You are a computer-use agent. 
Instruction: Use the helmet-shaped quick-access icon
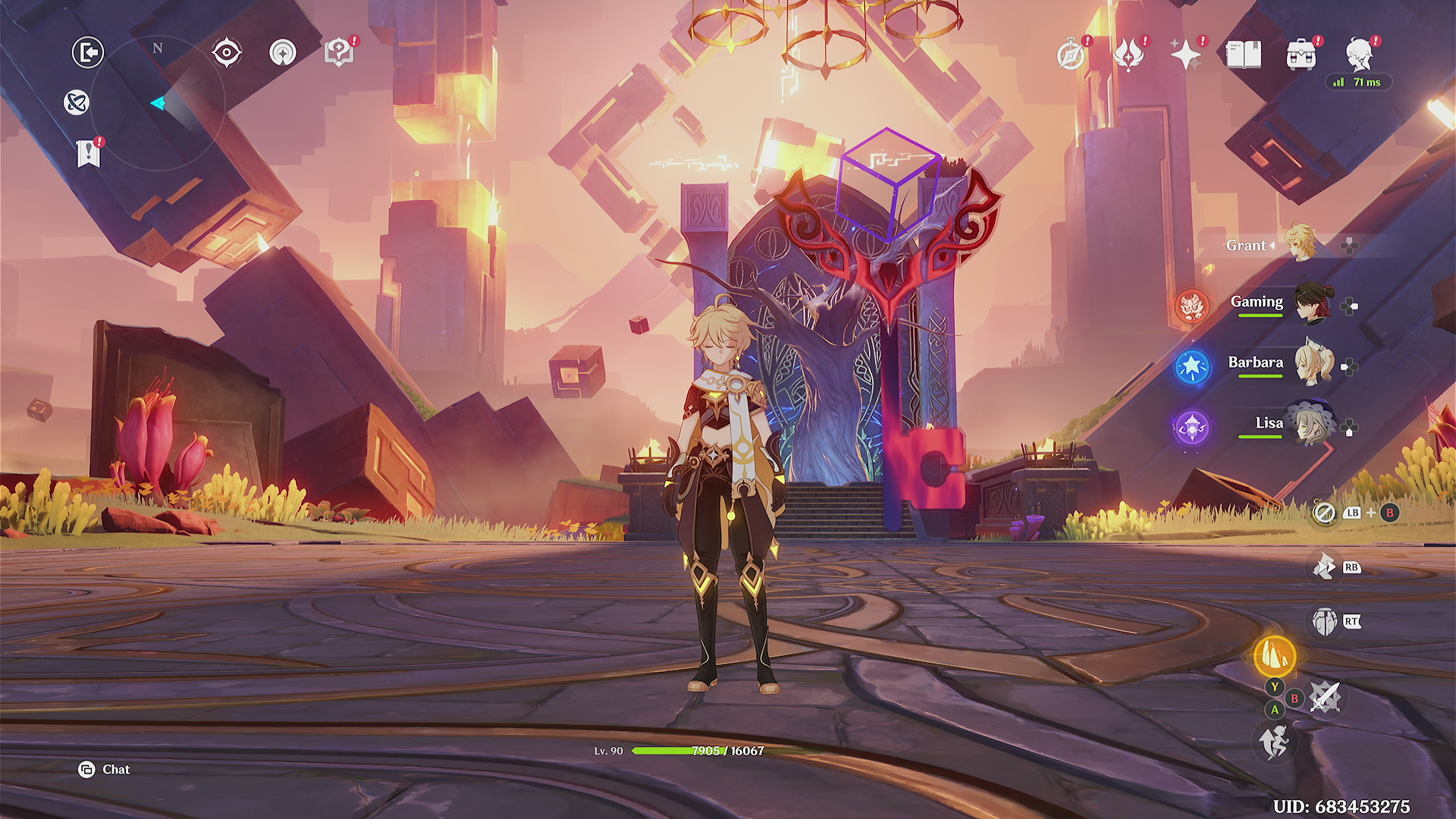pos(1325,622)
